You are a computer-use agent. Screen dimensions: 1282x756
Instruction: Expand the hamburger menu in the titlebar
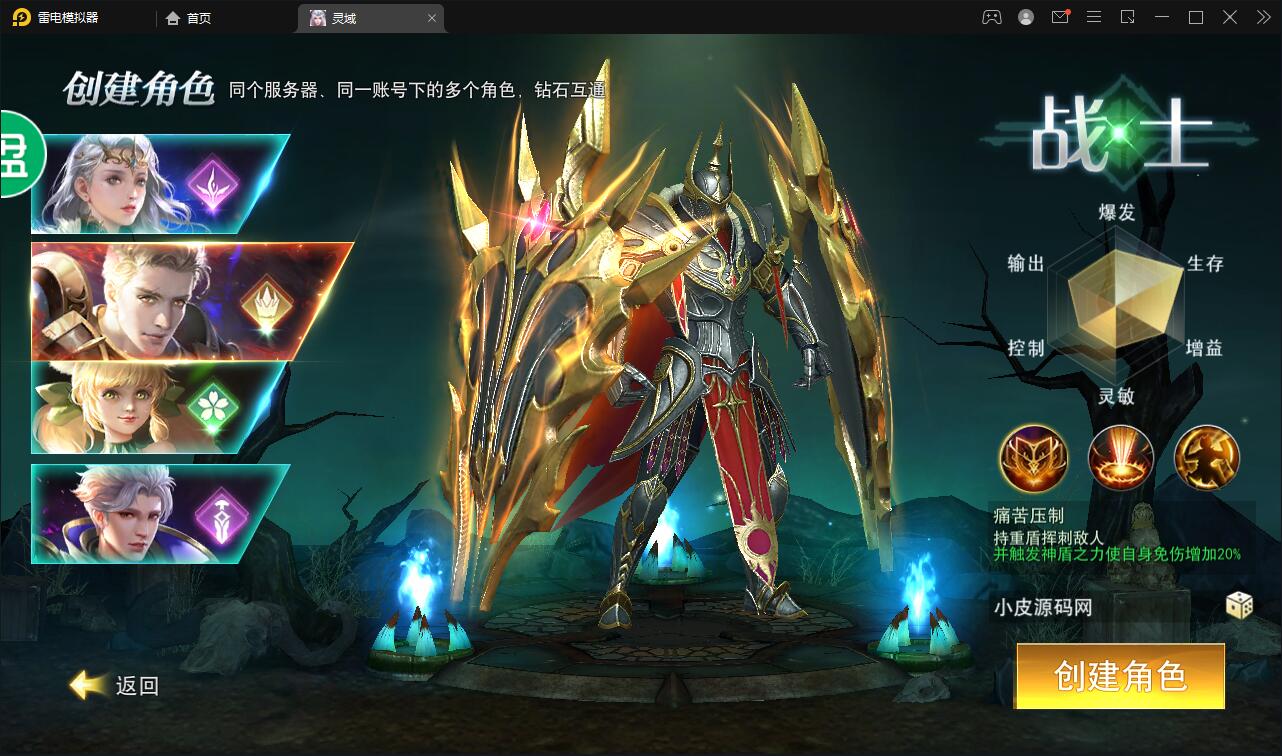(x=1094, y=17)
